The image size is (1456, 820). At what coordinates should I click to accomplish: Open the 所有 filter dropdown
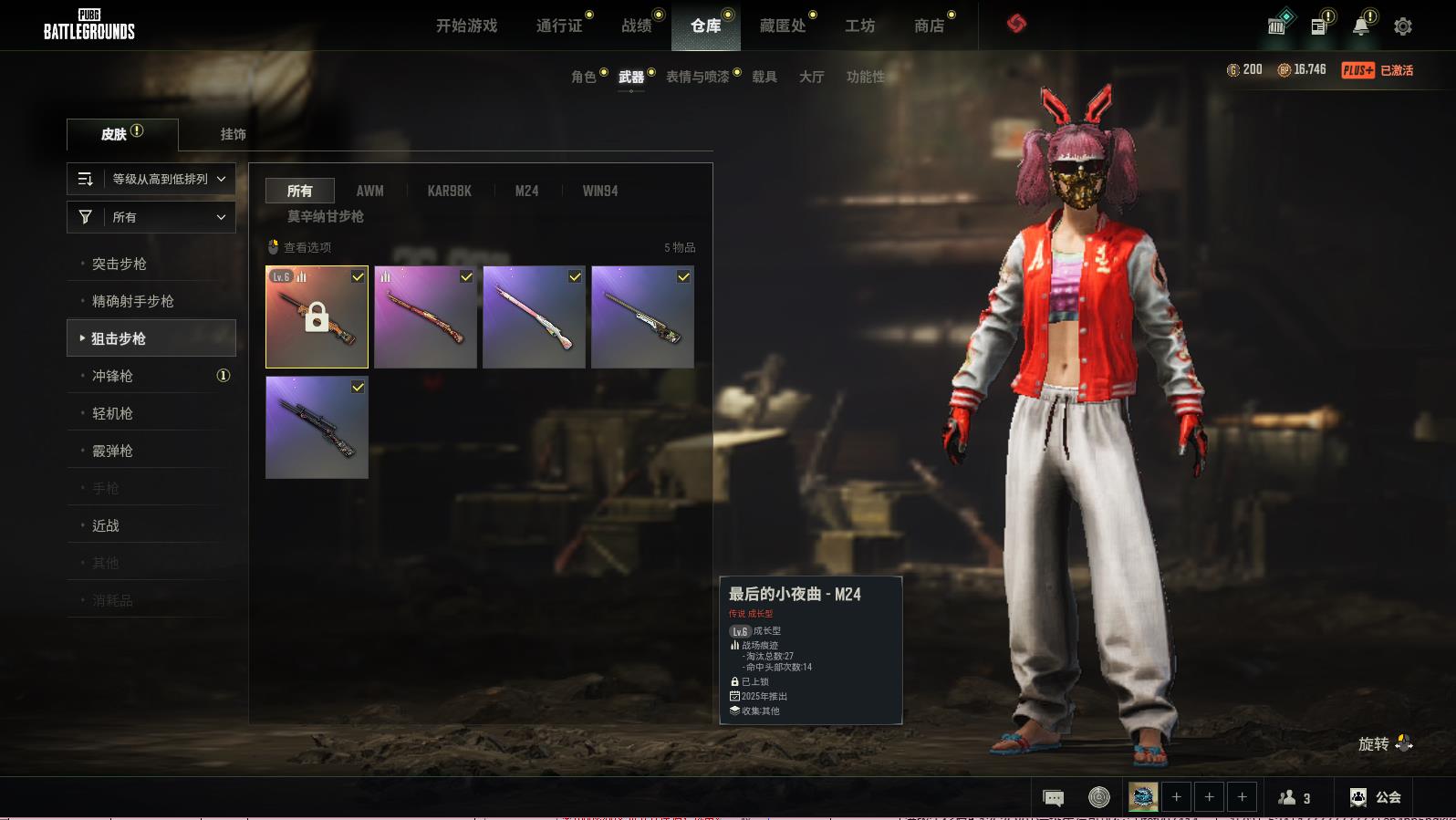151,217
